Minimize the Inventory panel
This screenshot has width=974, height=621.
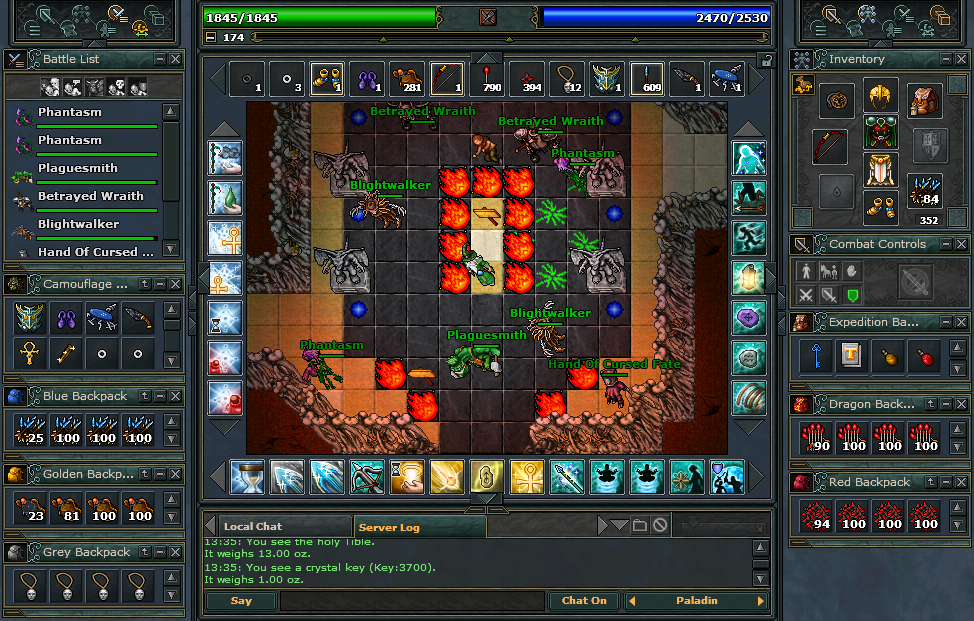tap(944, 59)
